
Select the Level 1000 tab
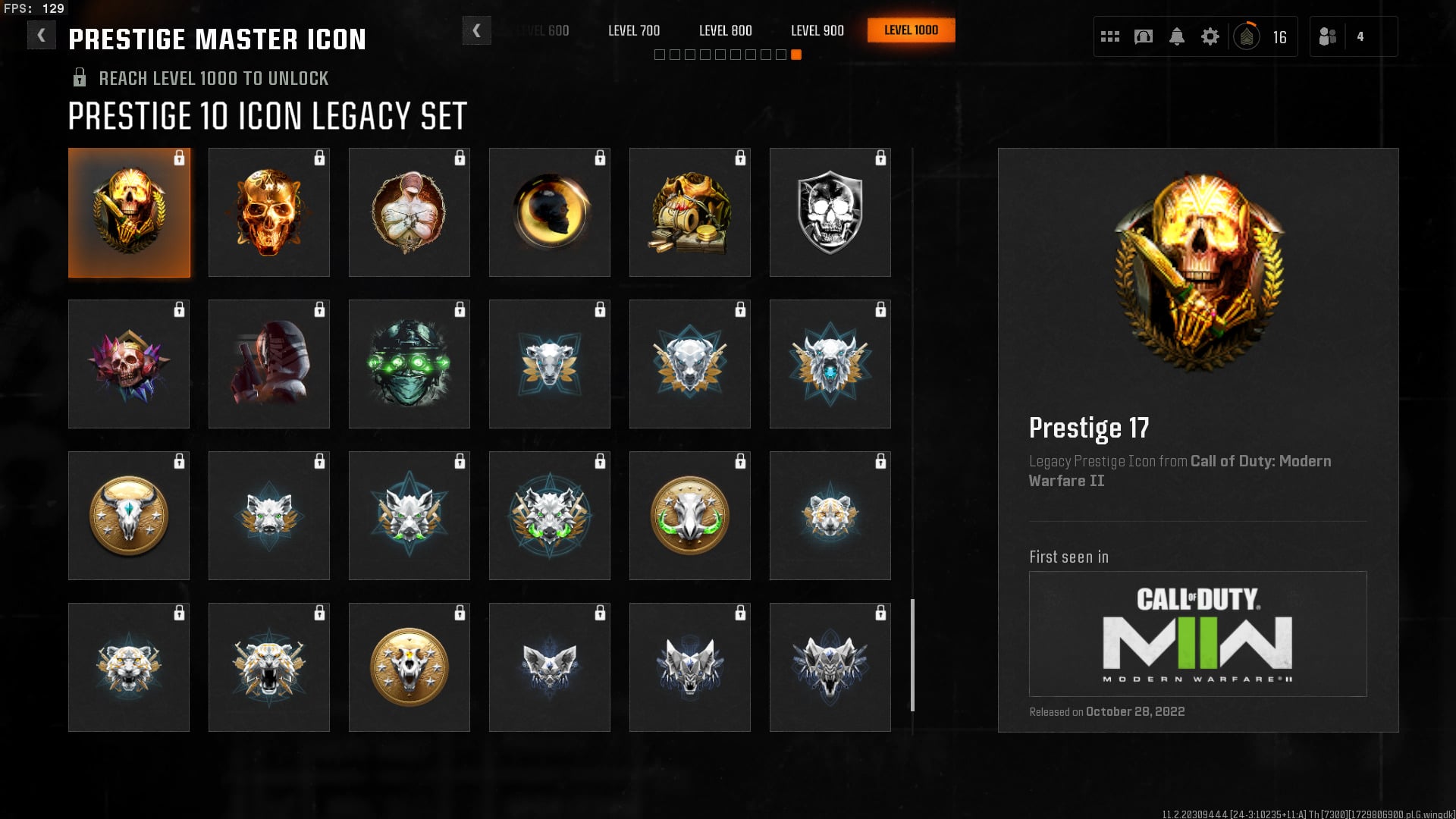tap(911, 30)
